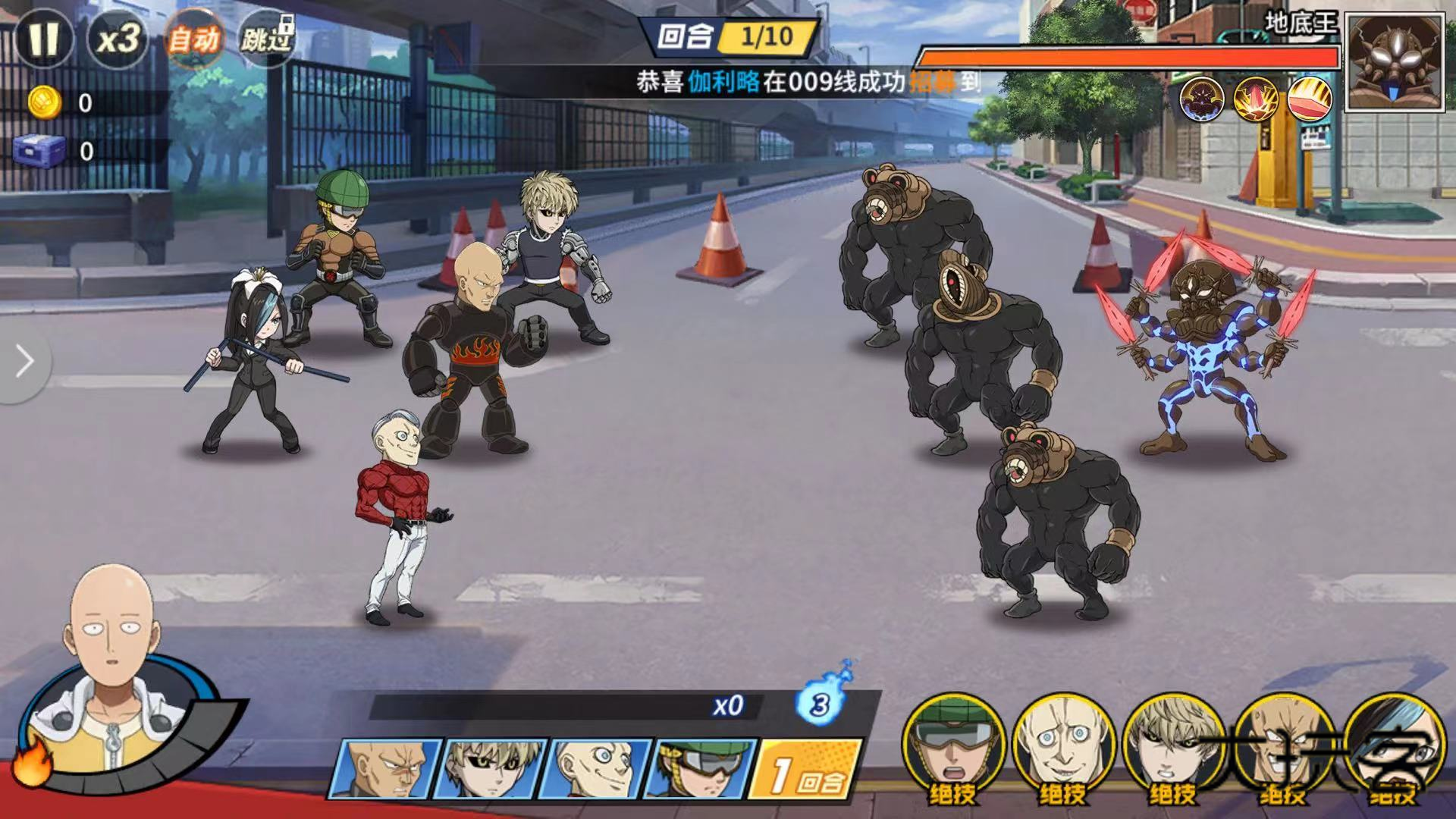Select Genos in the turn order bar
The width and height of the screenshot is (1456, 819).
(x=492, y=769)
